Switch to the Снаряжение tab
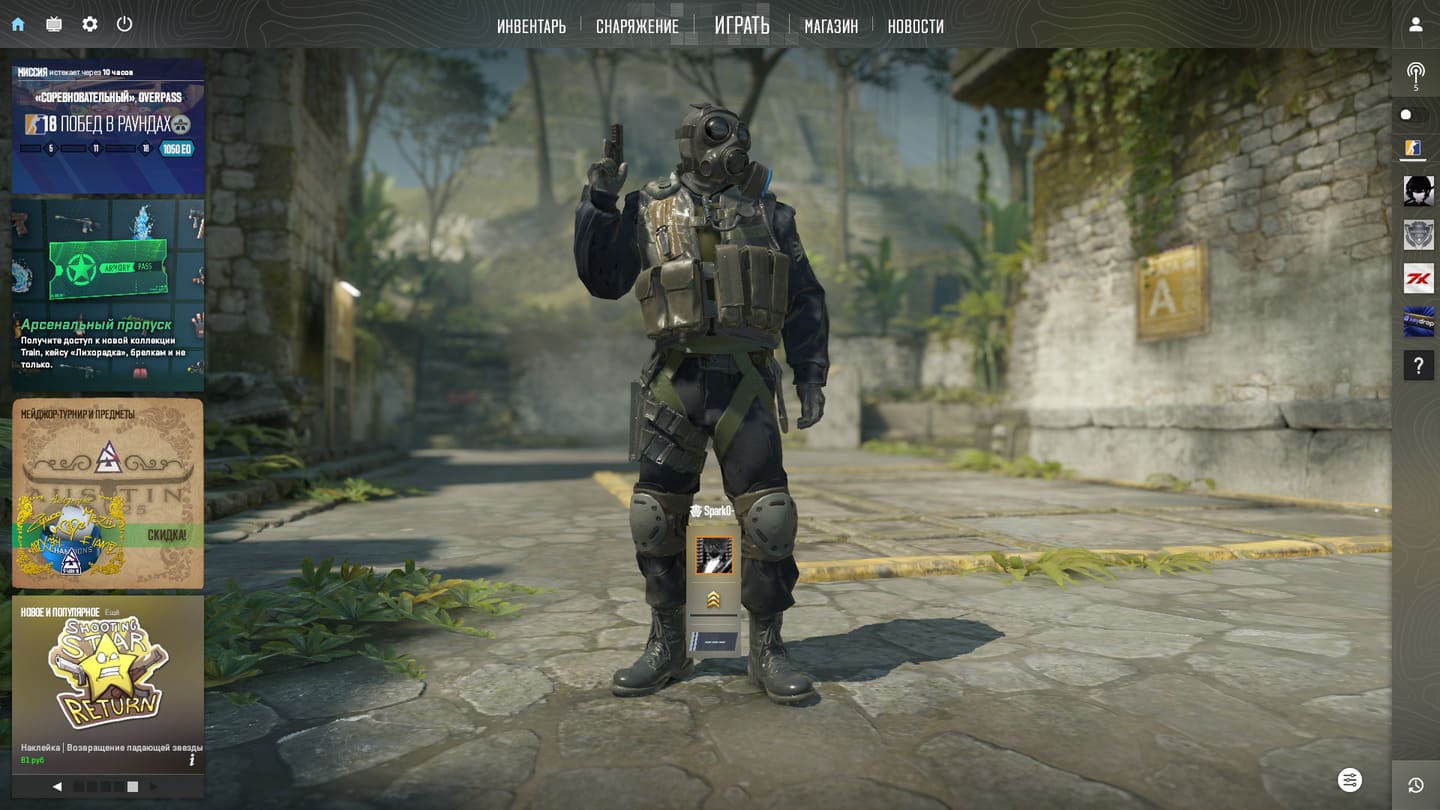1440x810 pixels. click(637, 26)
